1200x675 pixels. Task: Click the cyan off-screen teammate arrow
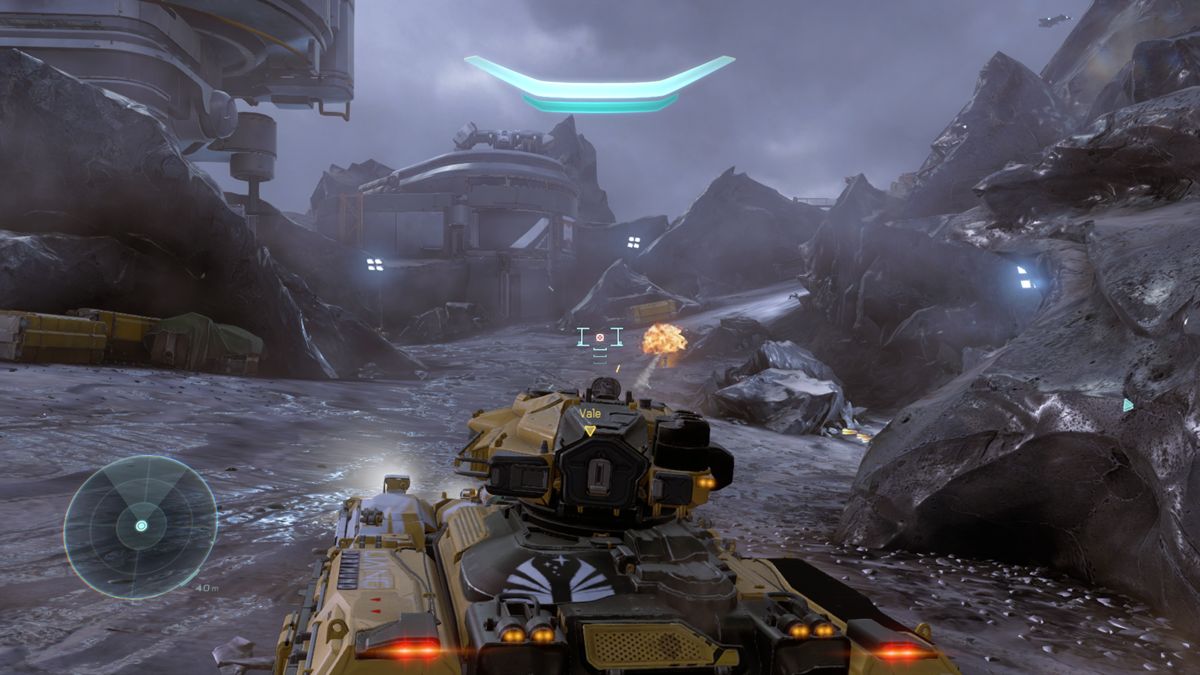click(x=1128, y=405)
